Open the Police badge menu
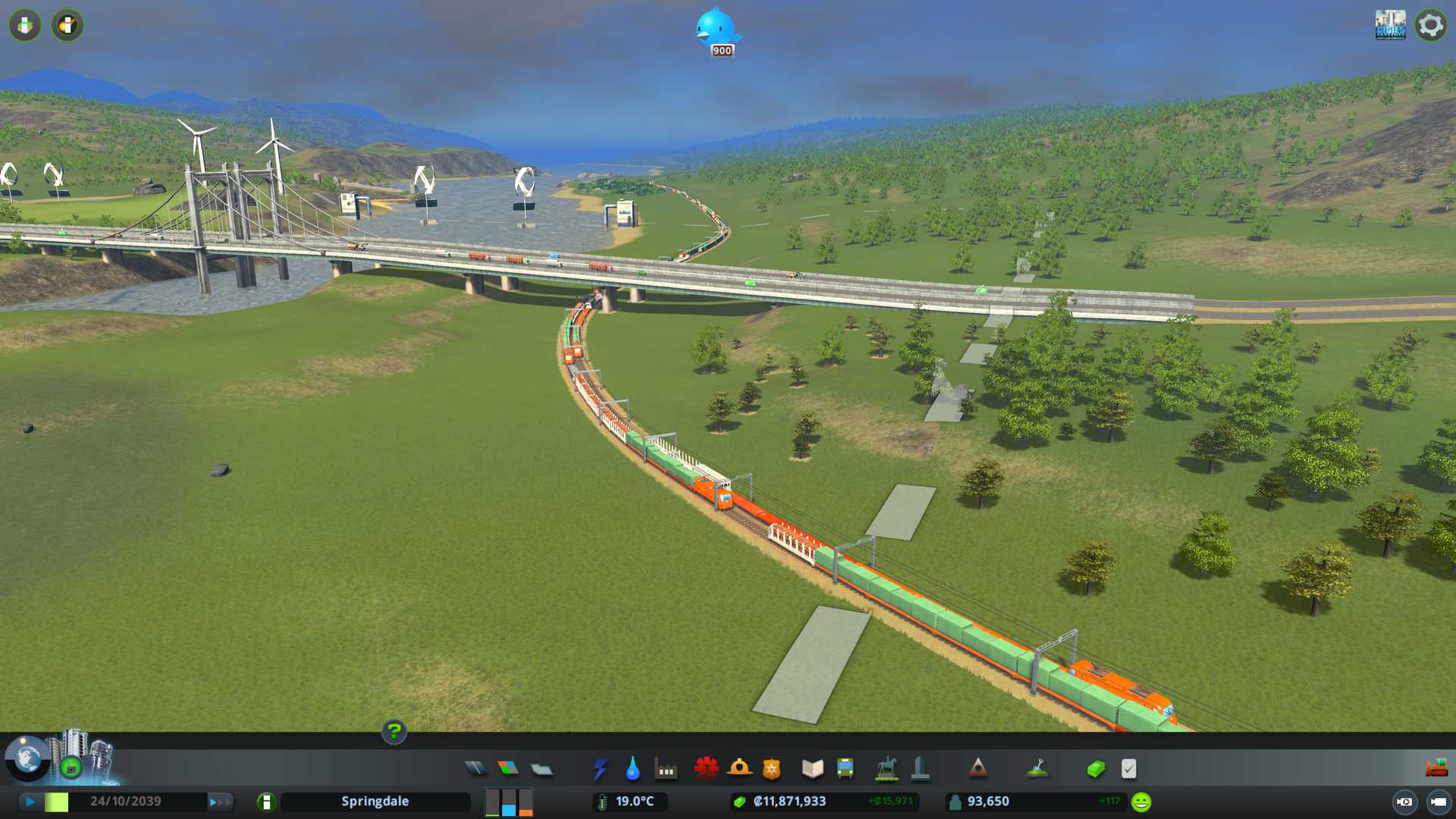The height and width of the screenshot is (819, 1456). pos(771,769)
